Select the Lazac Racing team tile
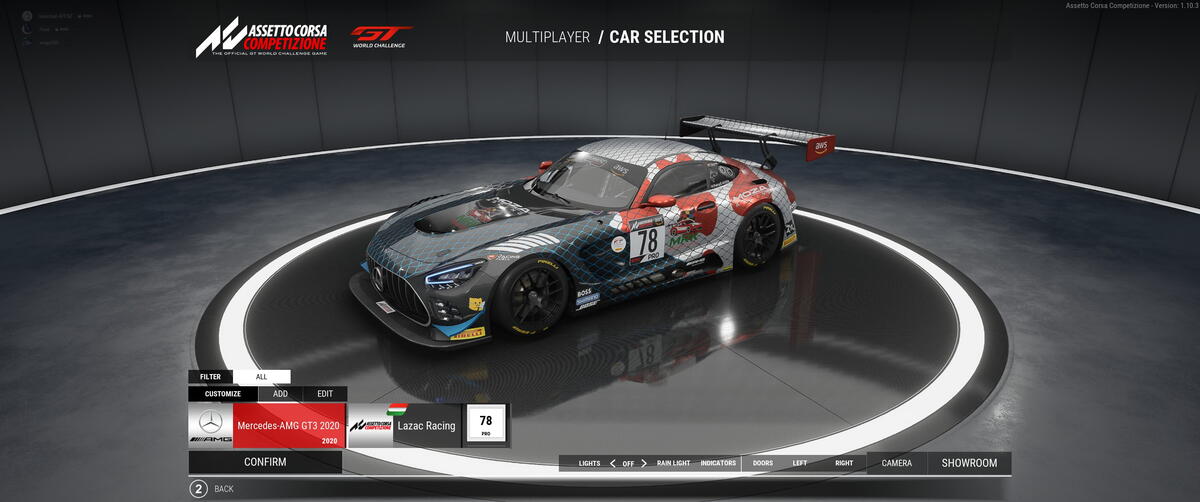 point(404,425)
